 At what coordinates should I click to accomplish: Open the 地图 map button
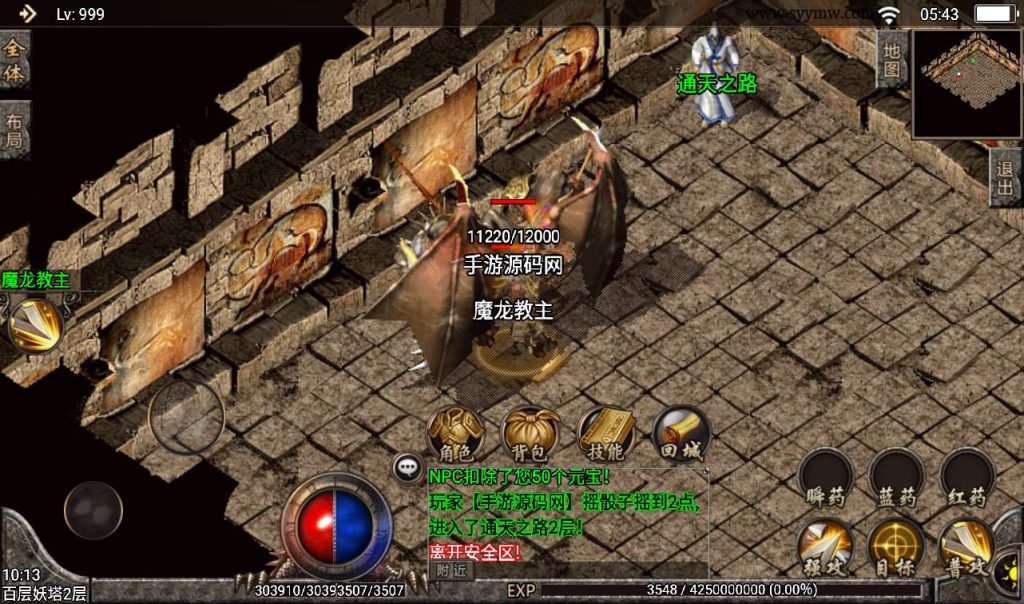892,59
